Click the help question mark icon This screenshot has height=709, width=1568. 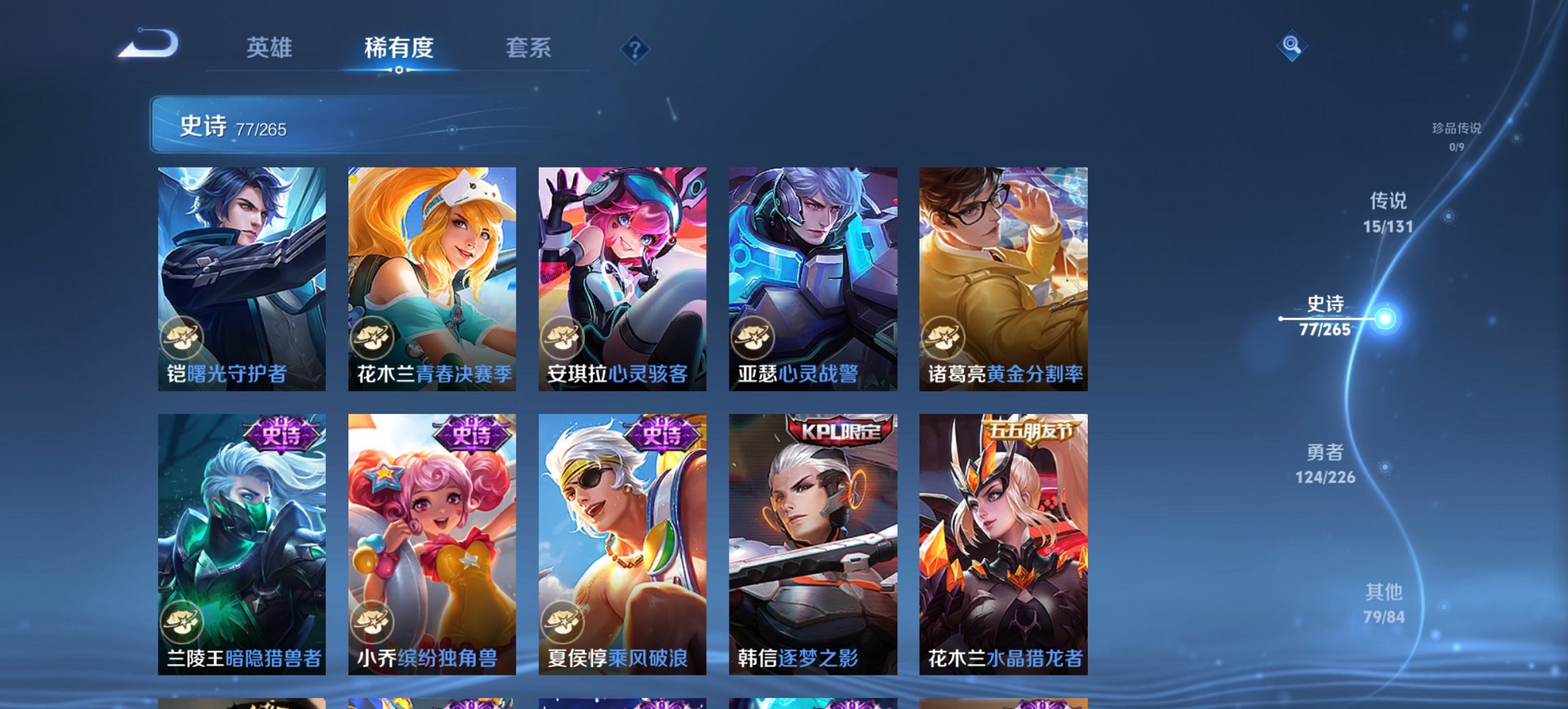coord(635,49)
